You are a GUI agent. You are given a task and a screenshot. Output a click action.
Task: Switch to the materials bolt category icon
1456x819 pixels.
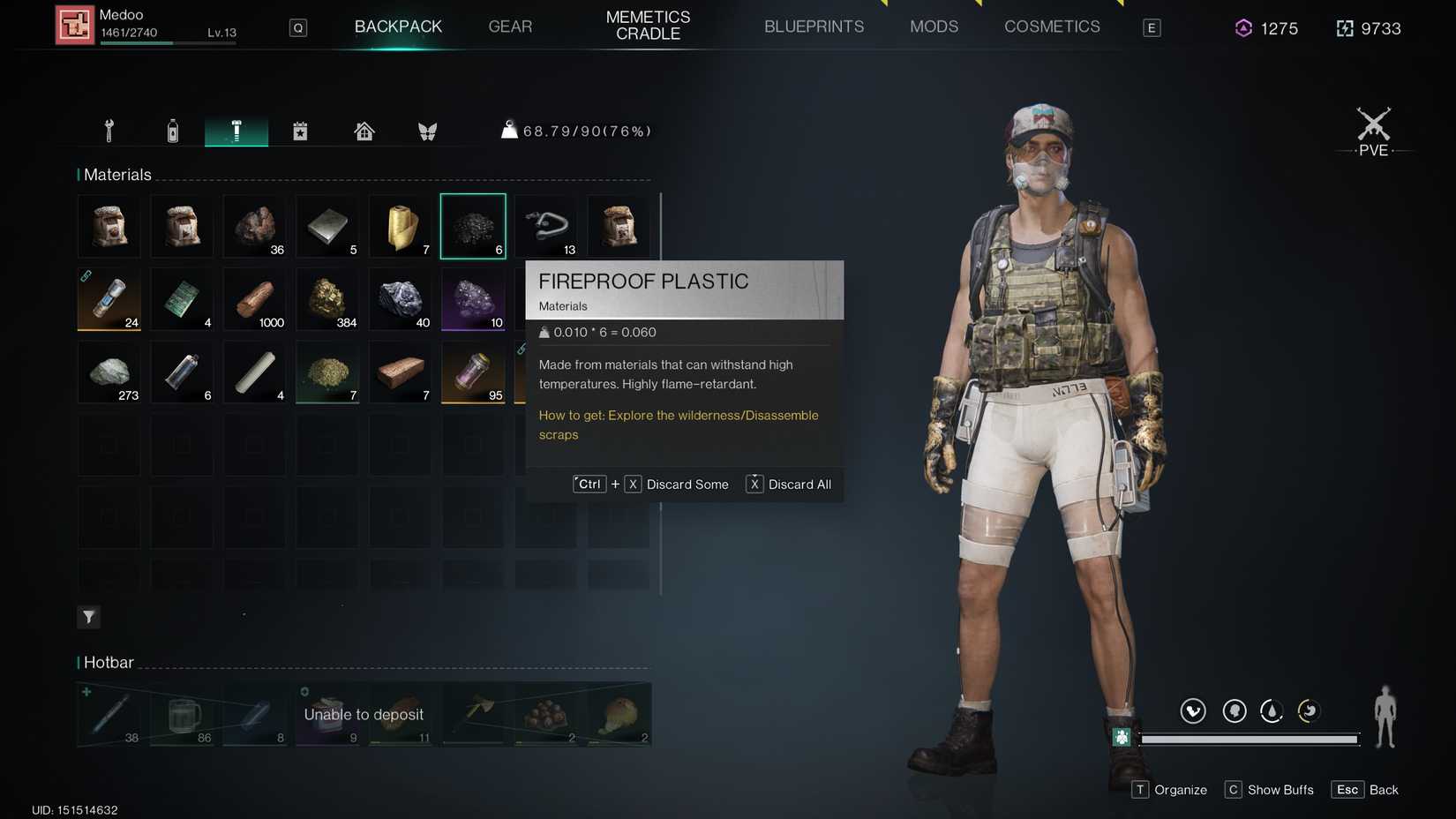pos(236,130)
